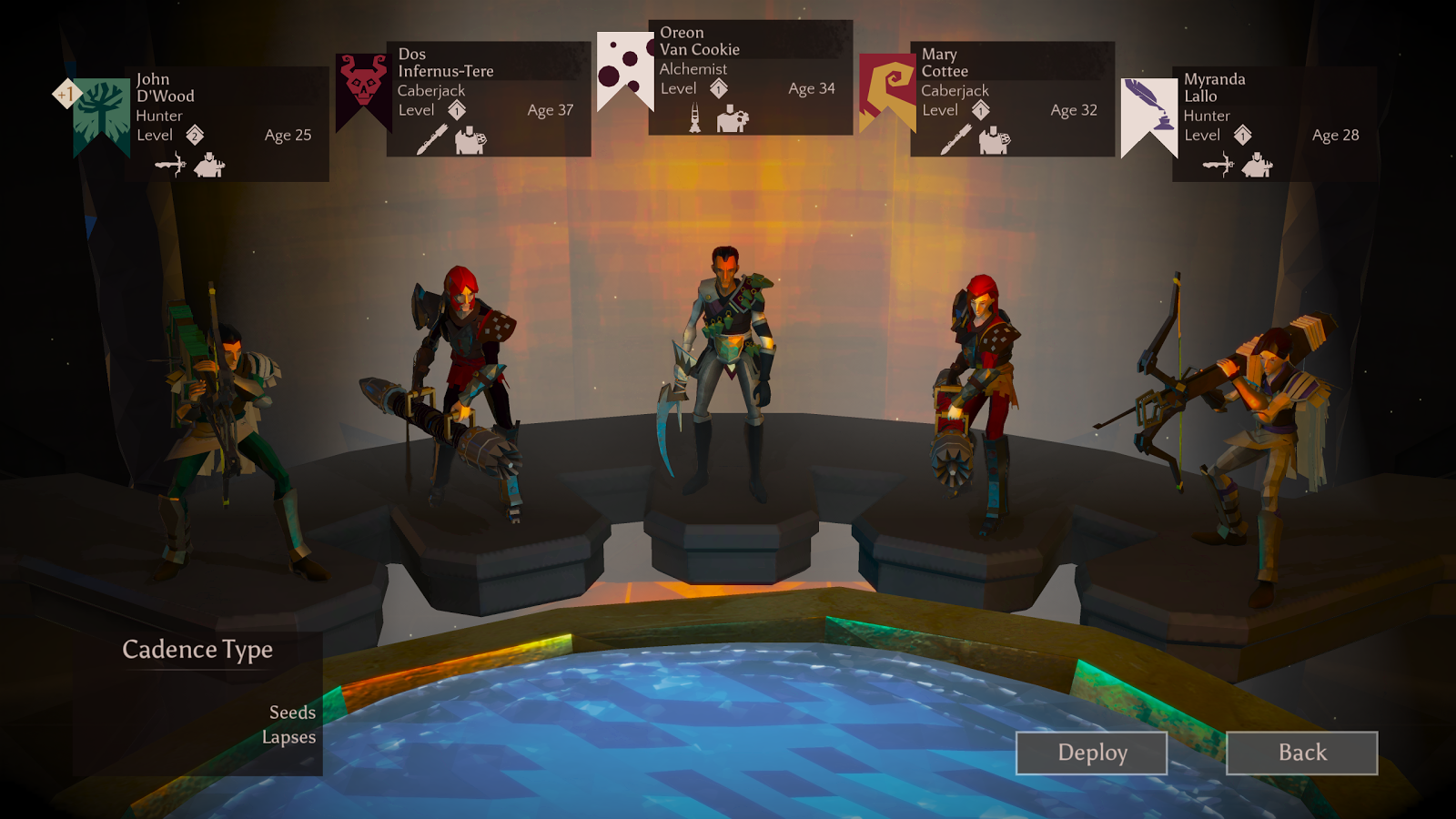The height and width of the screenshot is (819, 1456).
Task: Select Oreon Van Cookie the Alchemist
Action: point(750,77)
